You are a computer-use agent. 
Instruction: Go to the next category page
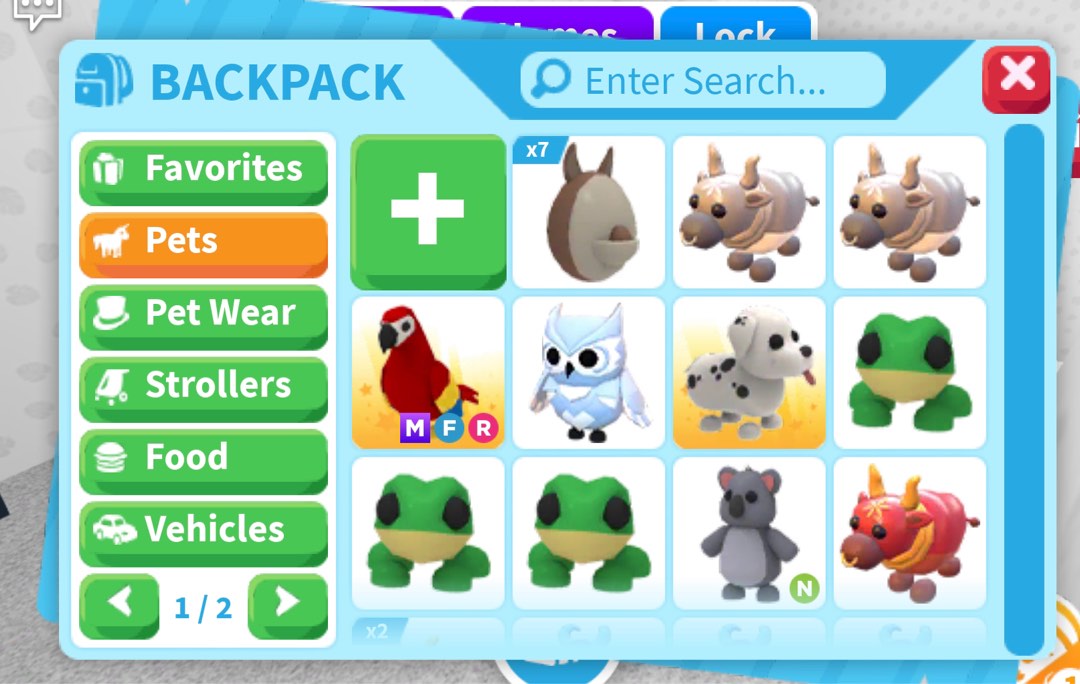click(x=287, y=604)
